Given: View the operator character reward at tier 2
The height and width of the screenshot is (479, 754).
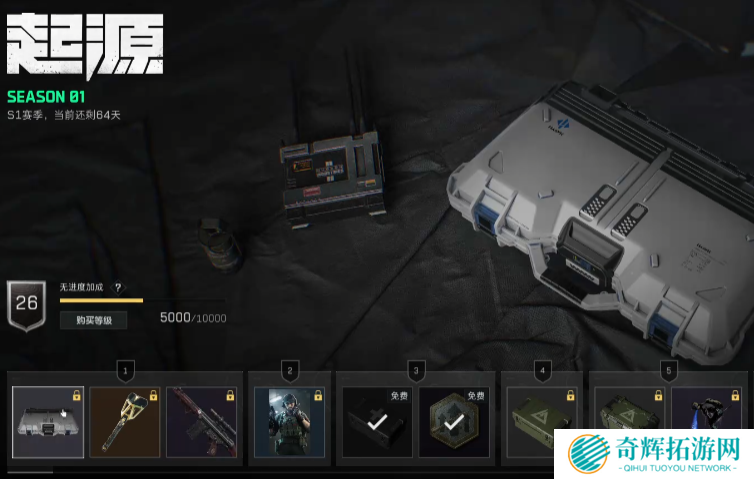Looking at the screenshot, I should pos(290,422).
